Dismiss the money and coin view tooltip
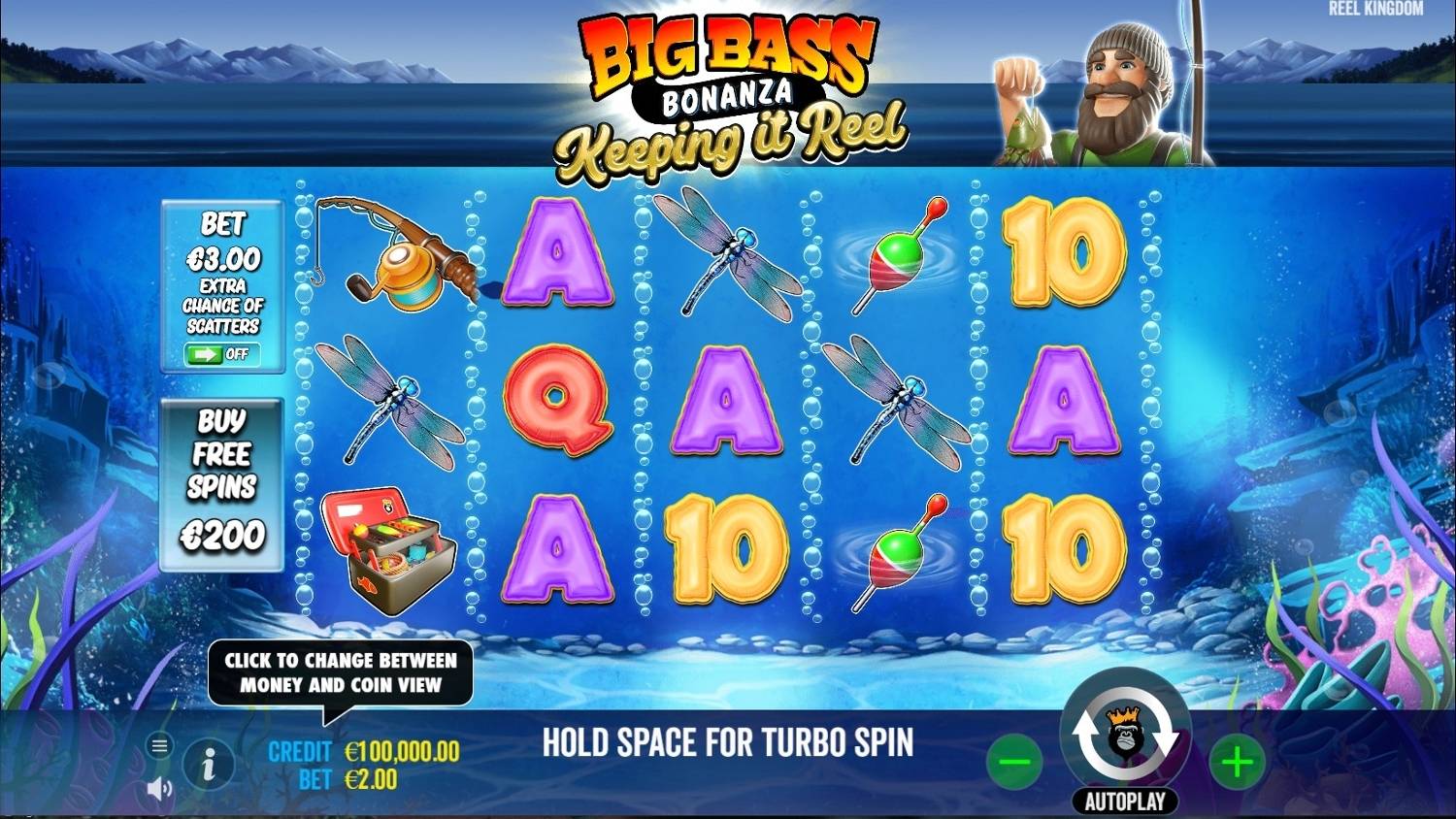 (340, 673)
